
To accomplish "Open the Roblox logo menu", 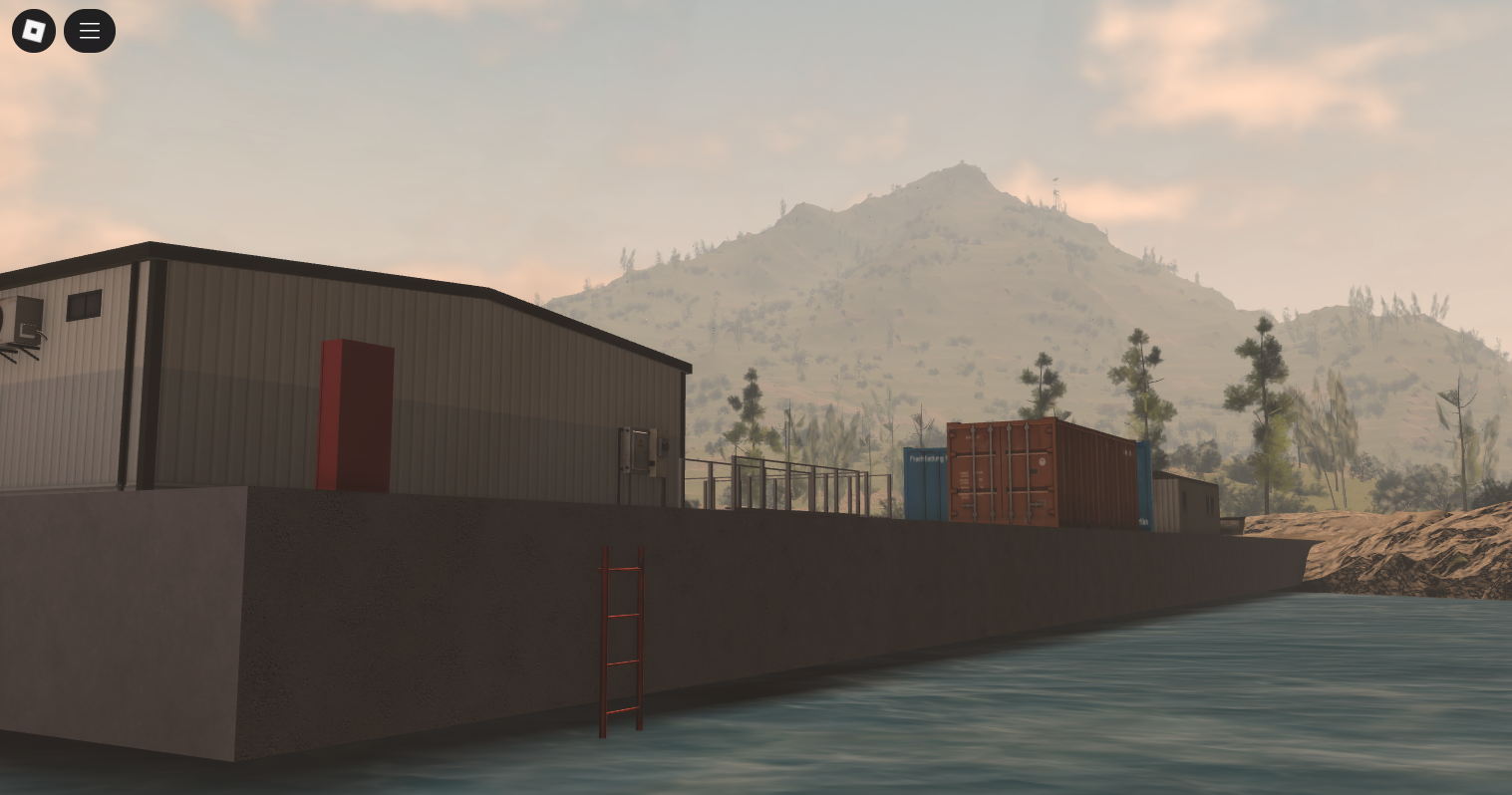I will [34, 31].
